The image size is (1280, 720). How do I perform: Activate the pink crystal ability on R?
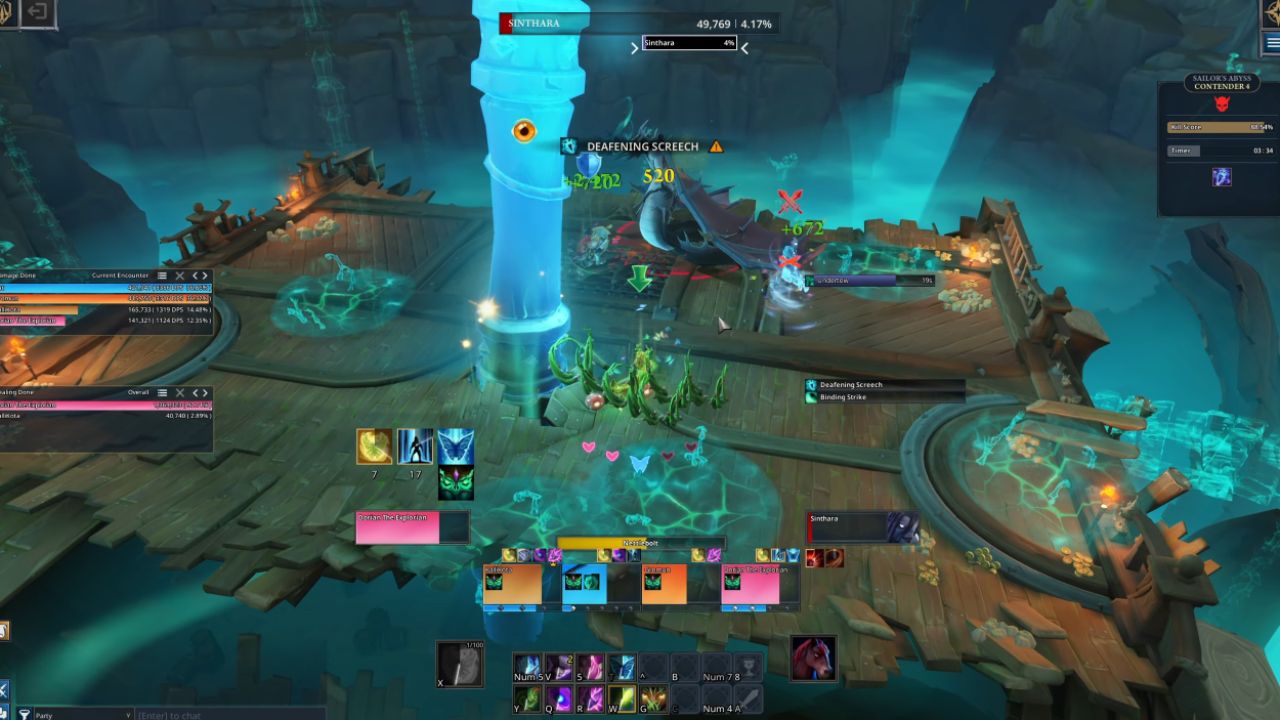click(x=591, y=697)
